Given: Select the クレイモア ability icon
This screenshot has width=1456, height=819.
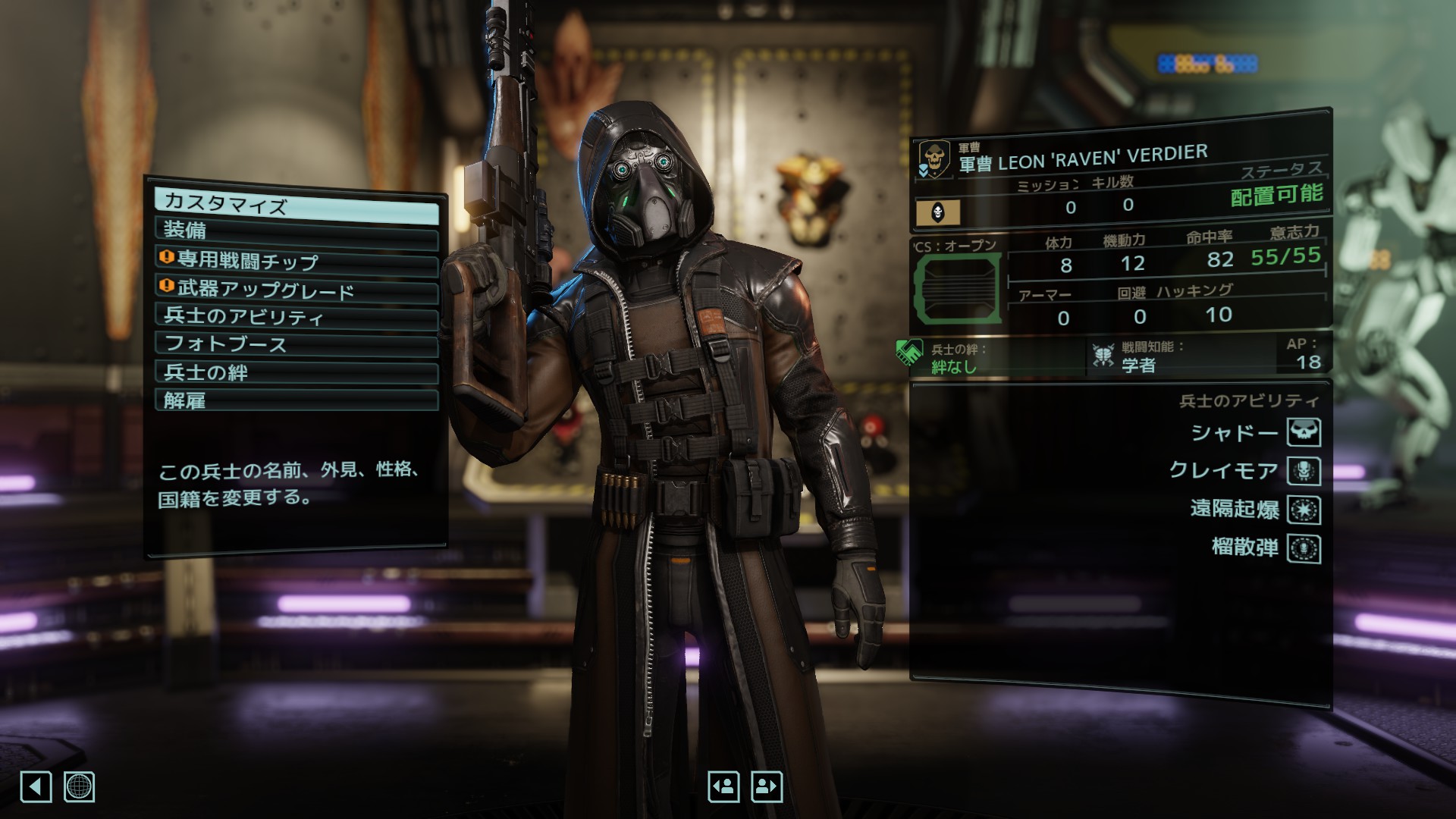Looking at the screenshot, I should (1304, 471).
